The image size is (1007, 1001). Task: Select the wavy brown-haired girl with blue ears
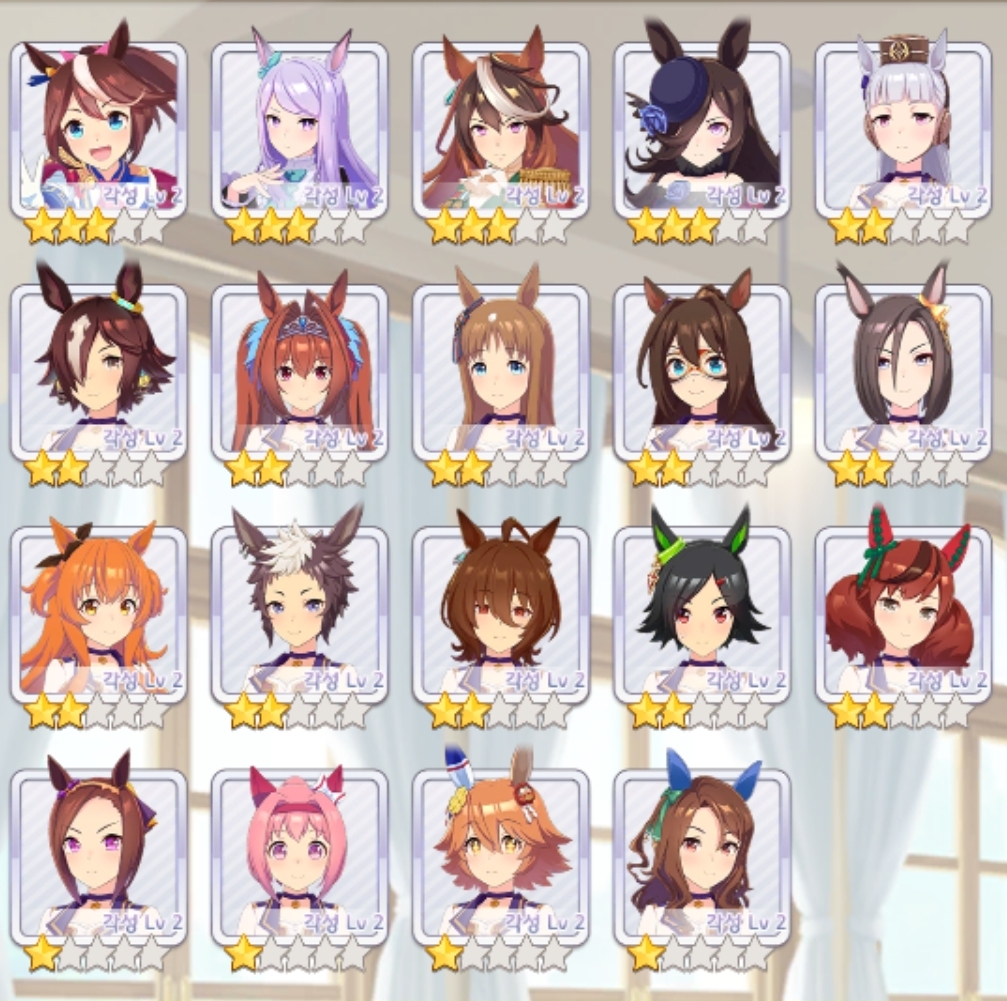(702, 856)
